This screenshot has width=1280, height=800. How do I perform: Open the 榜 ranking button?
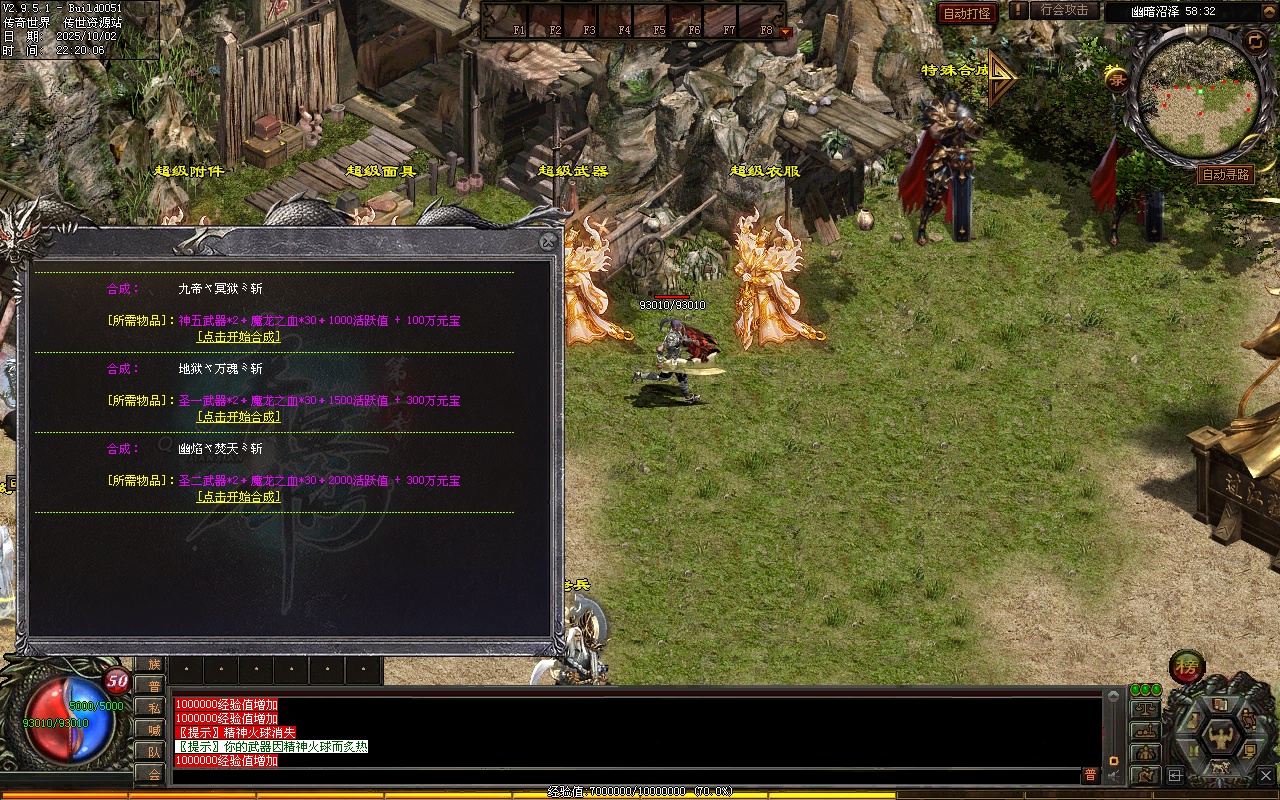(x=1188, y=667)
